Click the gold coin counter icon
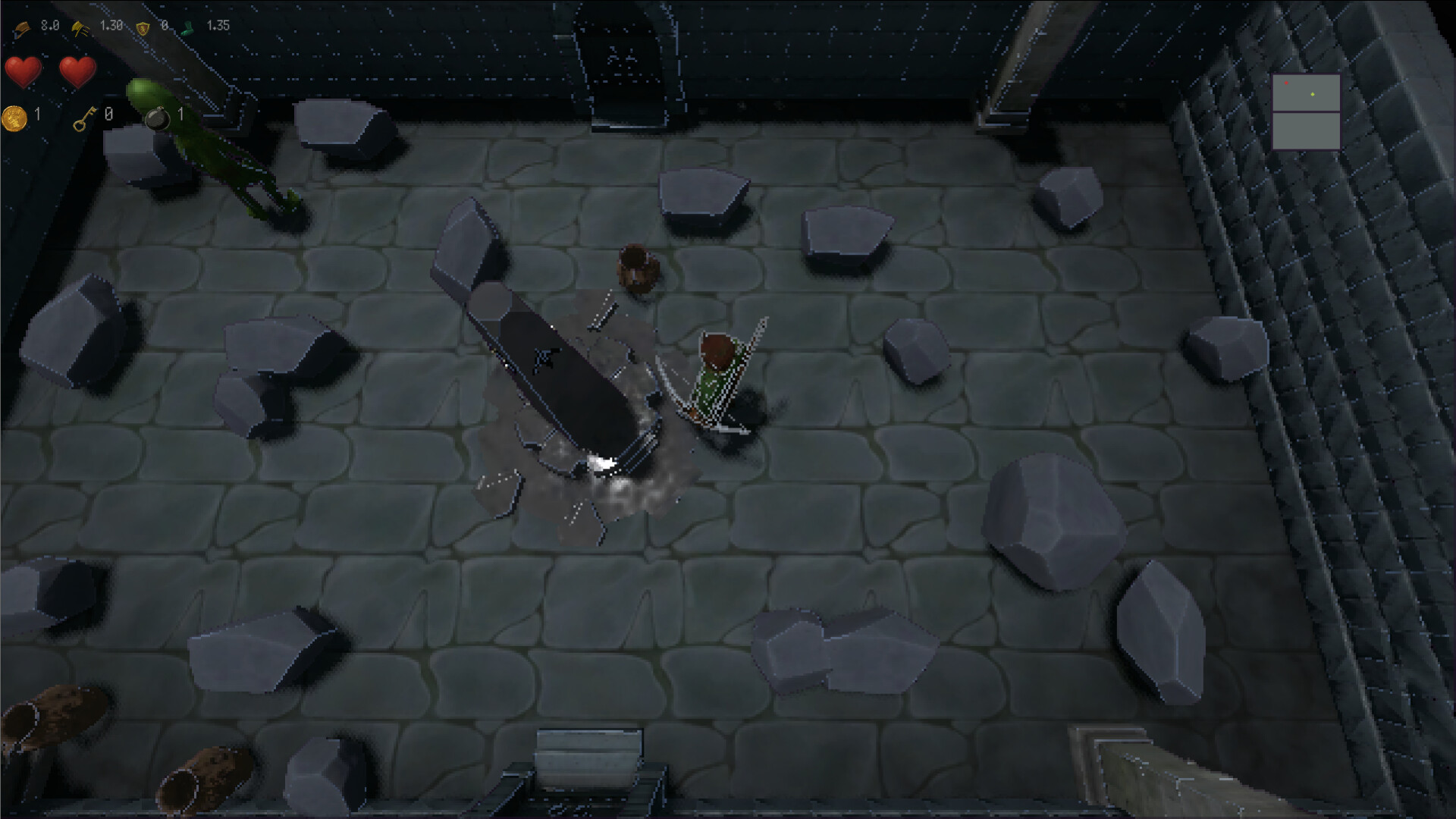 [14, 118]
